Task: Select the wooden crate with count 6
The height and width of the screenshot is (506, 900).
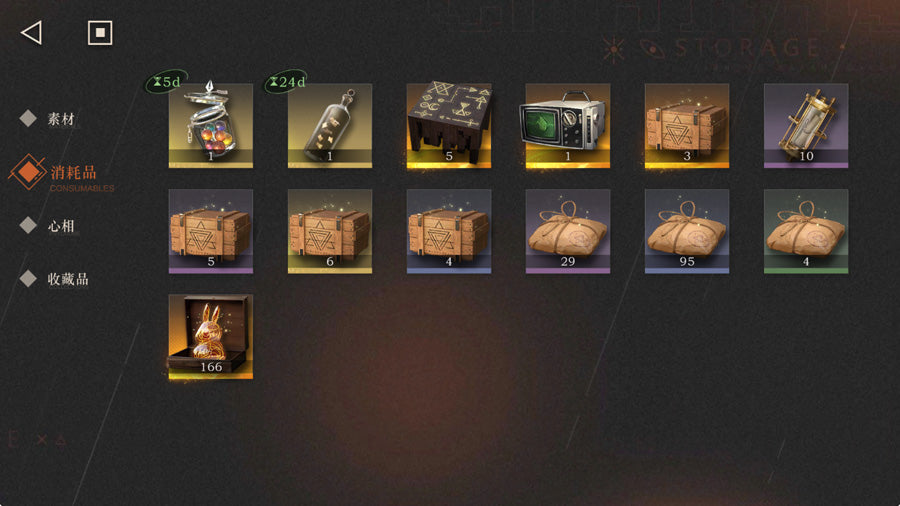Action: pos(330,231)
